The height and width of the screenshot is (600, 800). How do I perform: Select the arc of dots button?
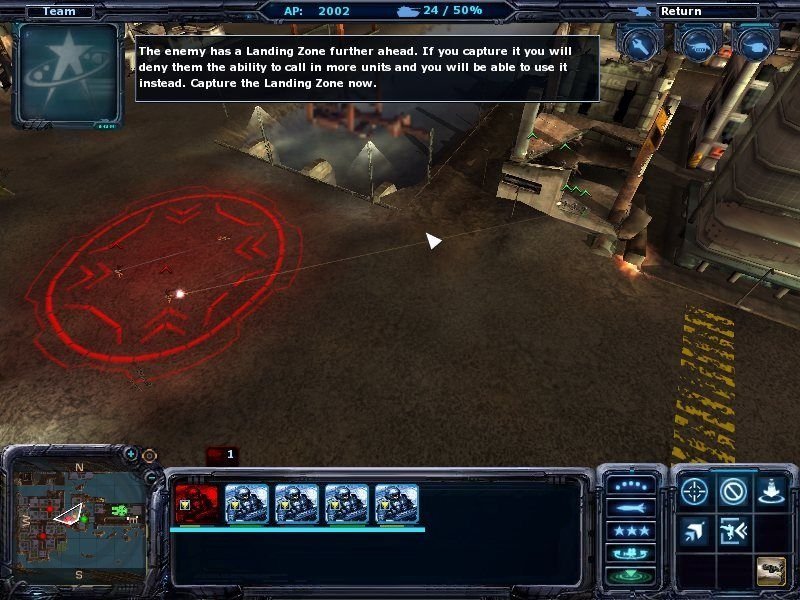point(631,485)
